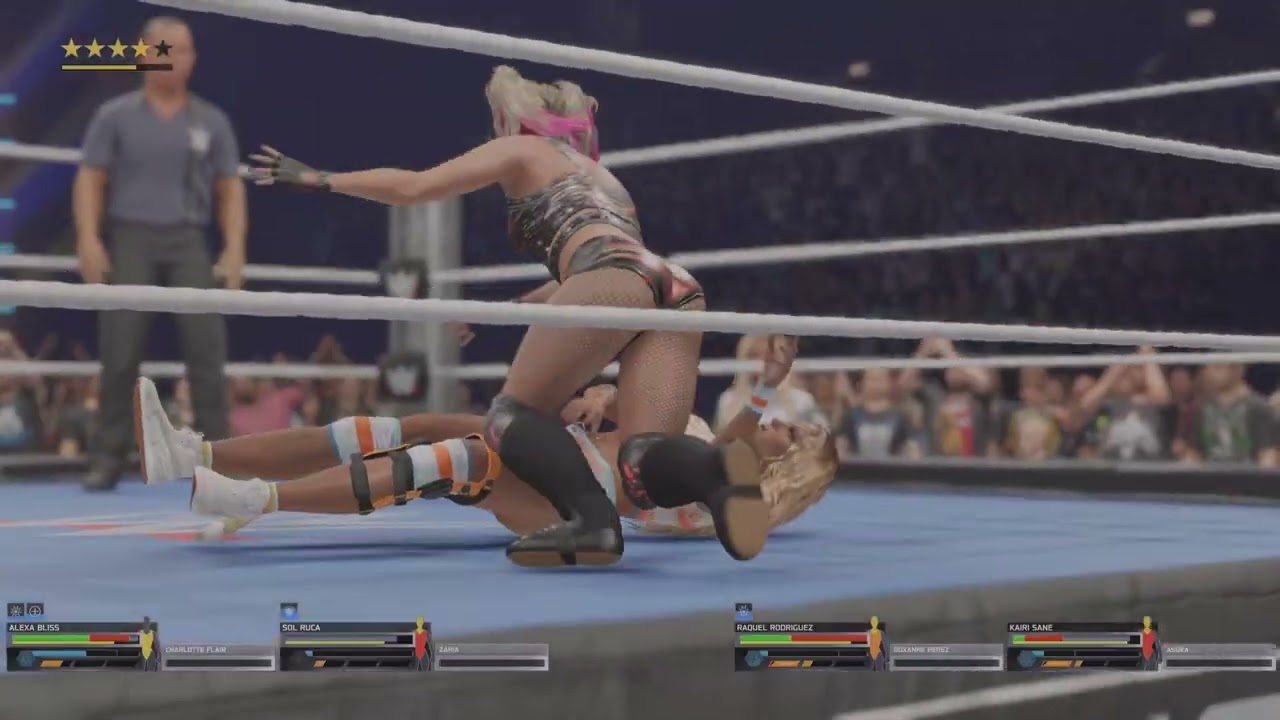Image resolution: width=1280 pixels, height=720 pixels.
Task: Click the blue ability icon above Sol Ruca
Action: (289, 609)
